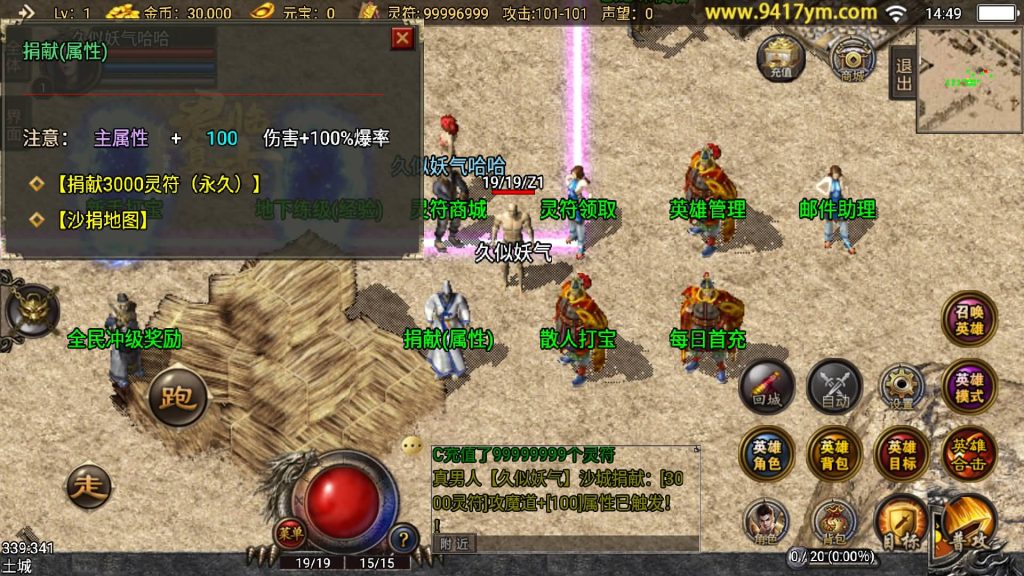Select the 沙捐地图 option
1024x576 pixels.
(x=102, y=219)
